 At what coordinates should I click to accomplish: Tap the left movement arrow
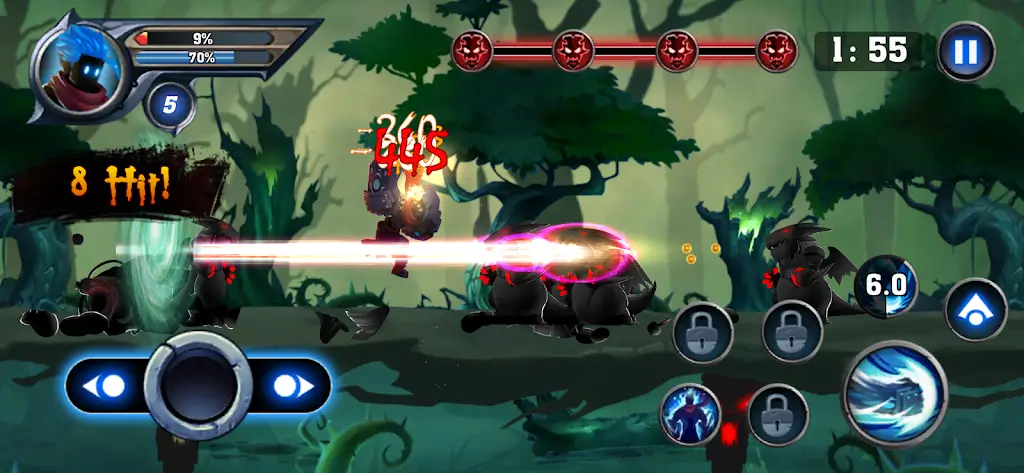(107, 385)
